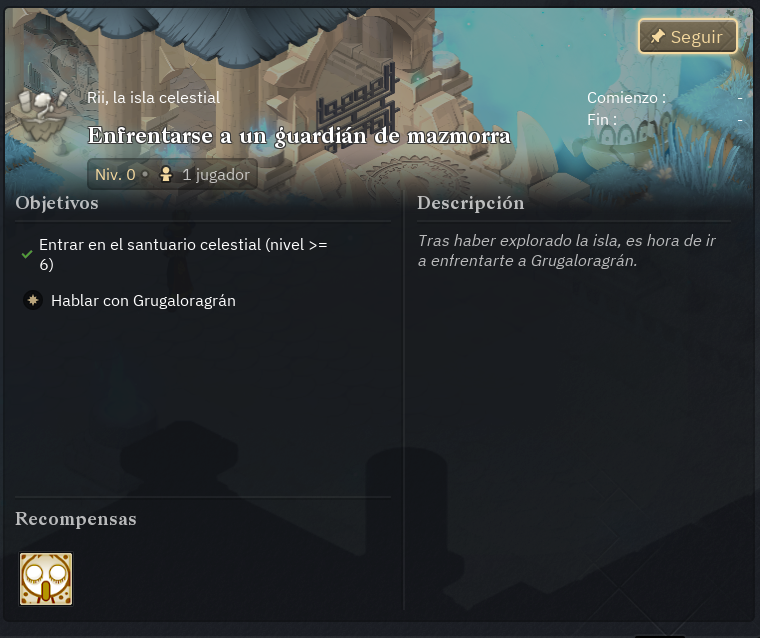Select the mask reward icon
The width and height of the screenshot is (760, 638).
tap(46, 579)
